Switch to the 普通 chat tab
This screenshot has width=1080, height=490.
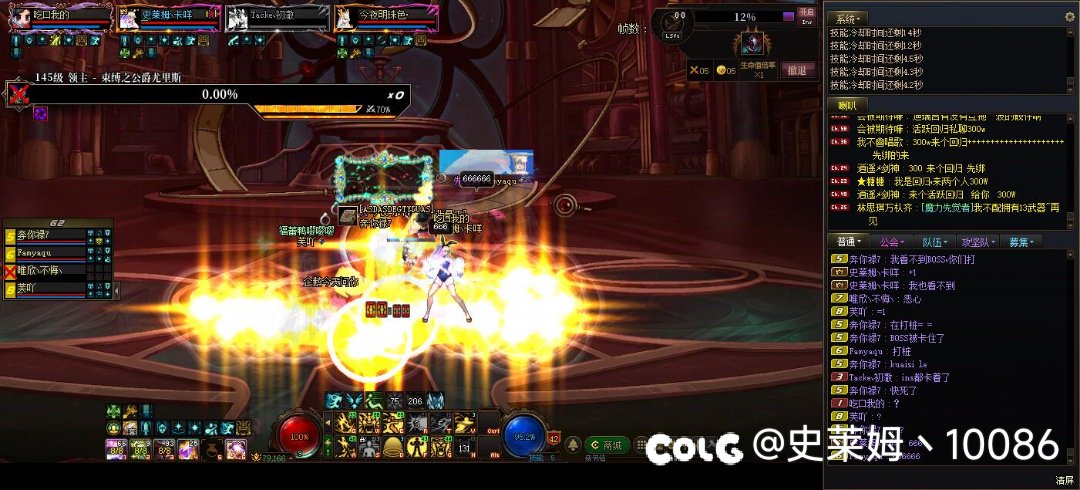click(x=849, y=241)
